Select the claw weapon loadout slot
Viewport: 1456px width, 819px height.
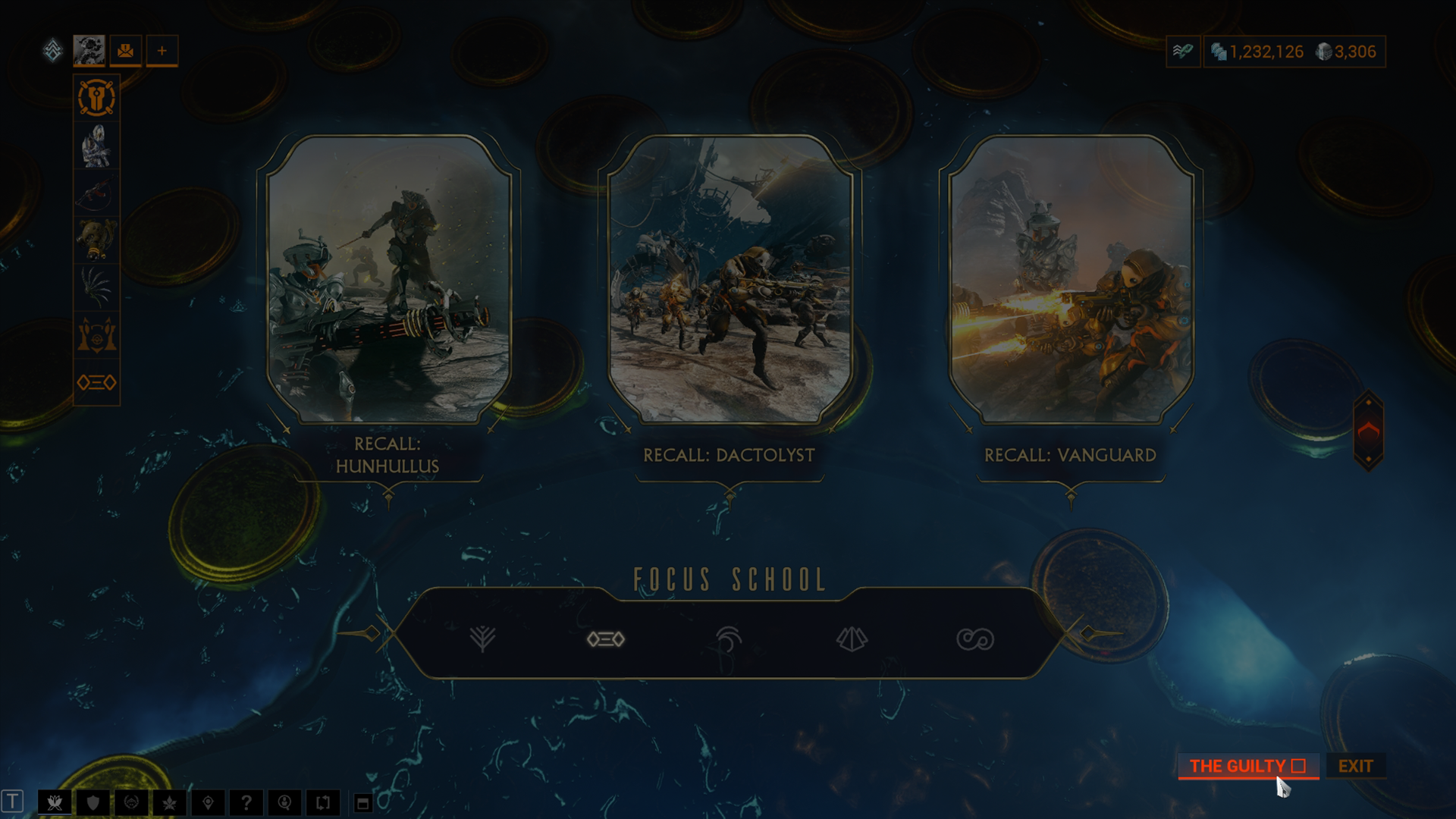pyautogui.click(x=97, y=287)
